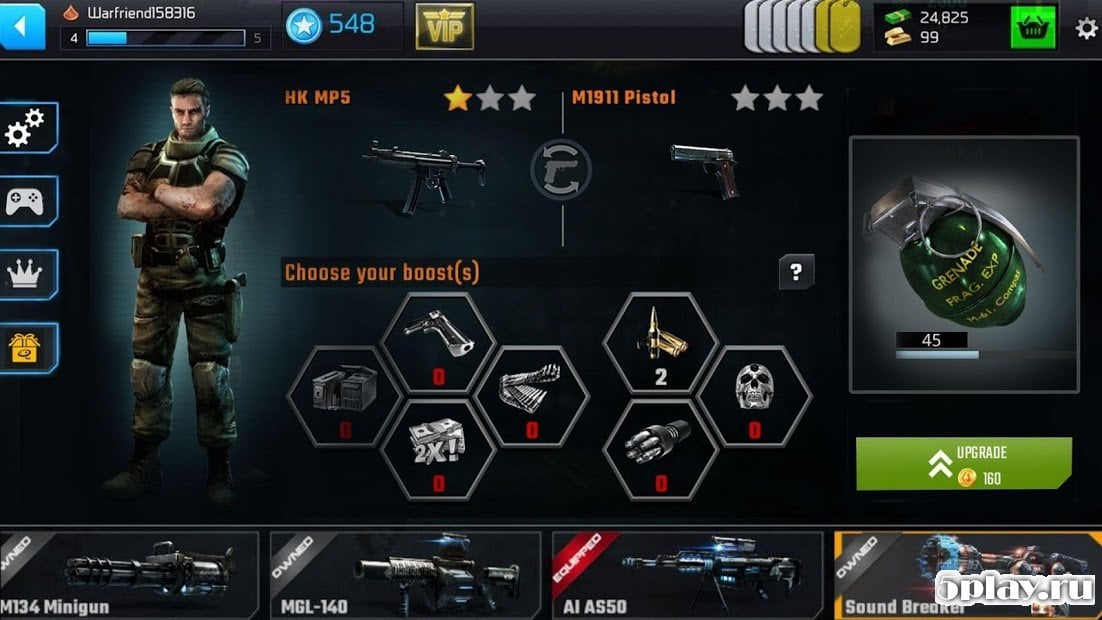Open the settings gear in the corner
Viewport: 1102px width, 620px height.
click(1086, 28)
